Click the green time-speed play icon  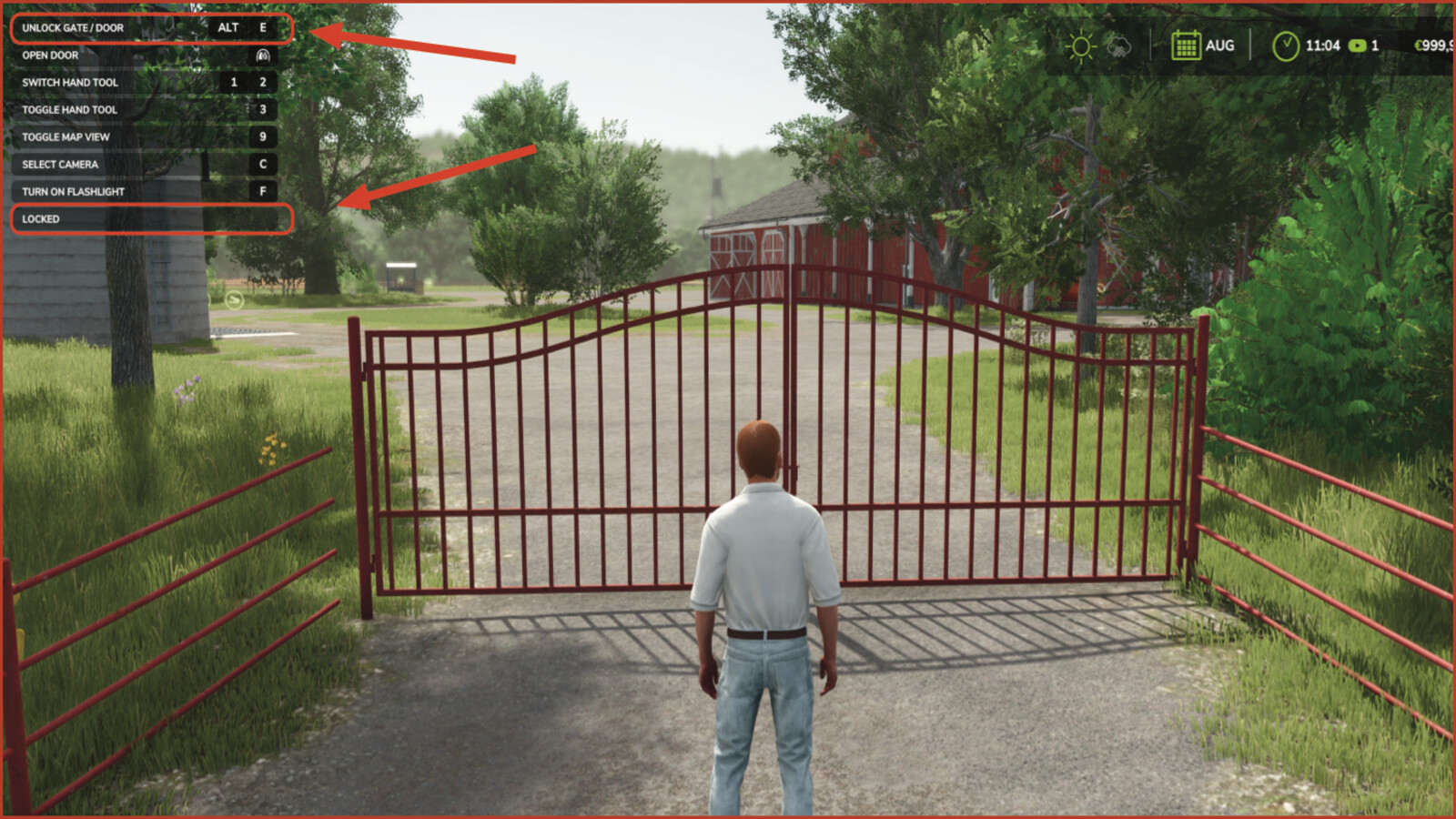[1360, 45]
